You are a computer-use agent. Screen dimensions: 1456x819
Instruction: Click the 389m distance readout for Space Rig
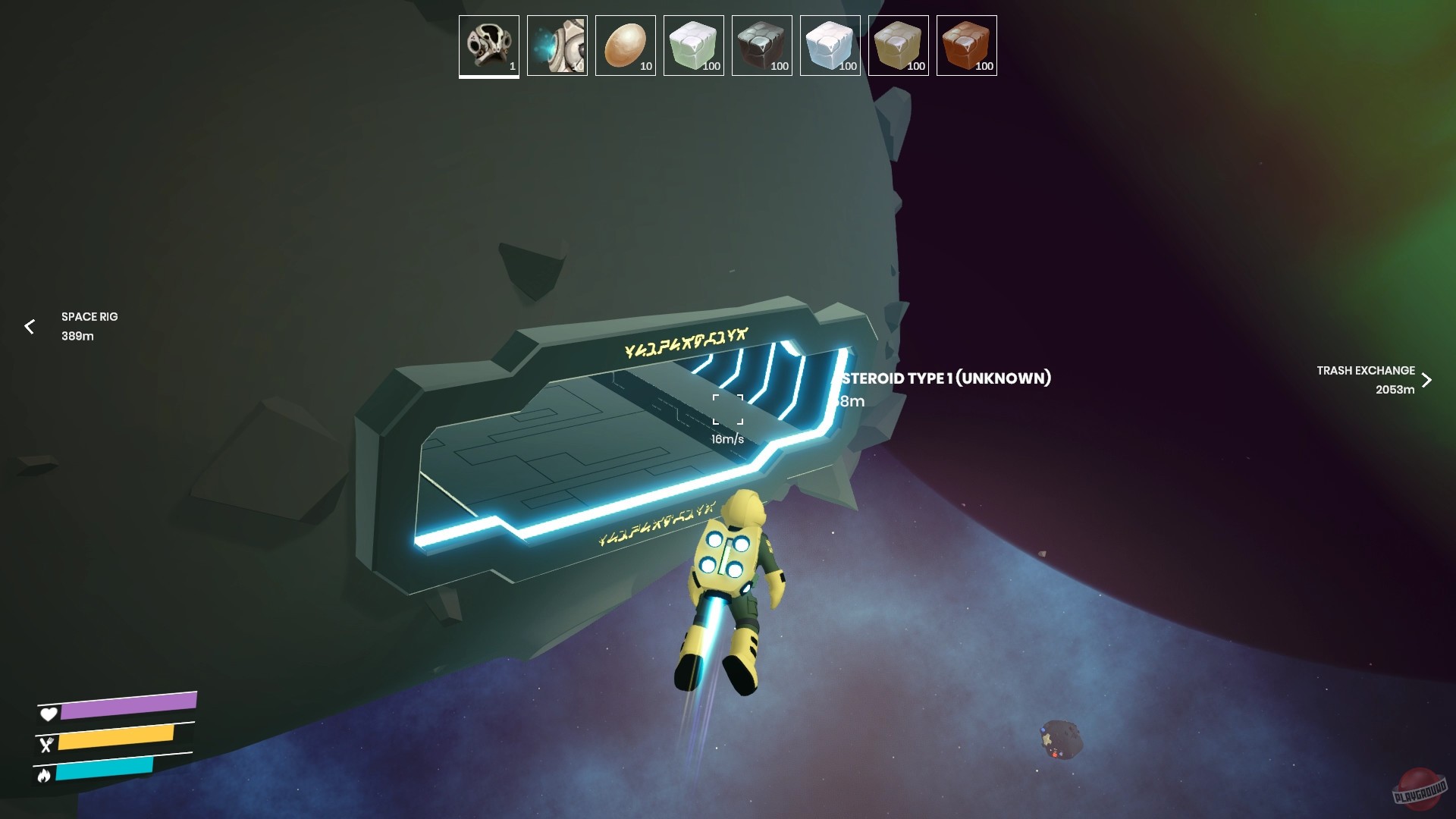tap(77, 337)
